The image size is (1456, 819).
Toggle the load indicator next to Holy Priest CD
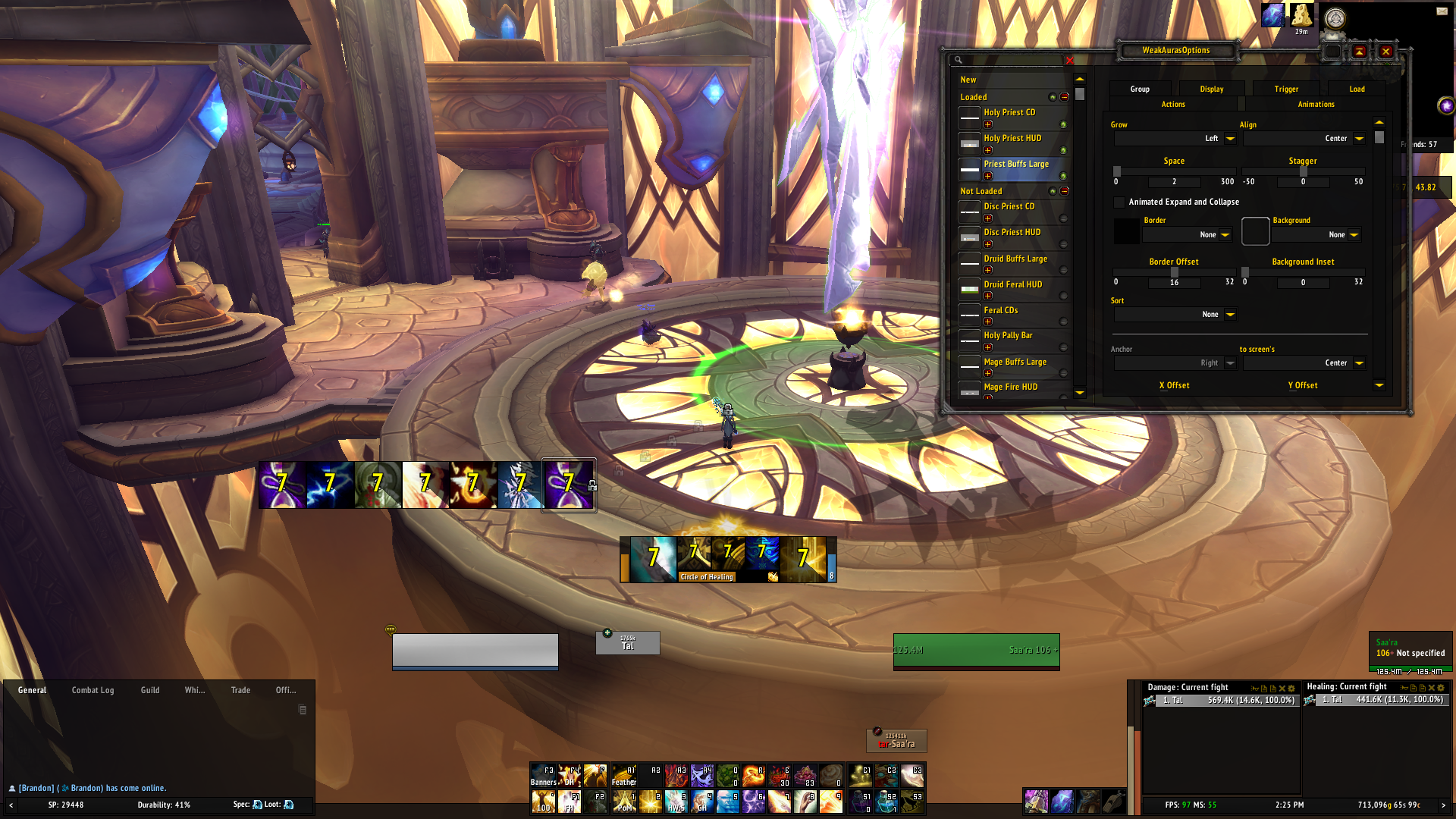click(x=1063, y=124)
